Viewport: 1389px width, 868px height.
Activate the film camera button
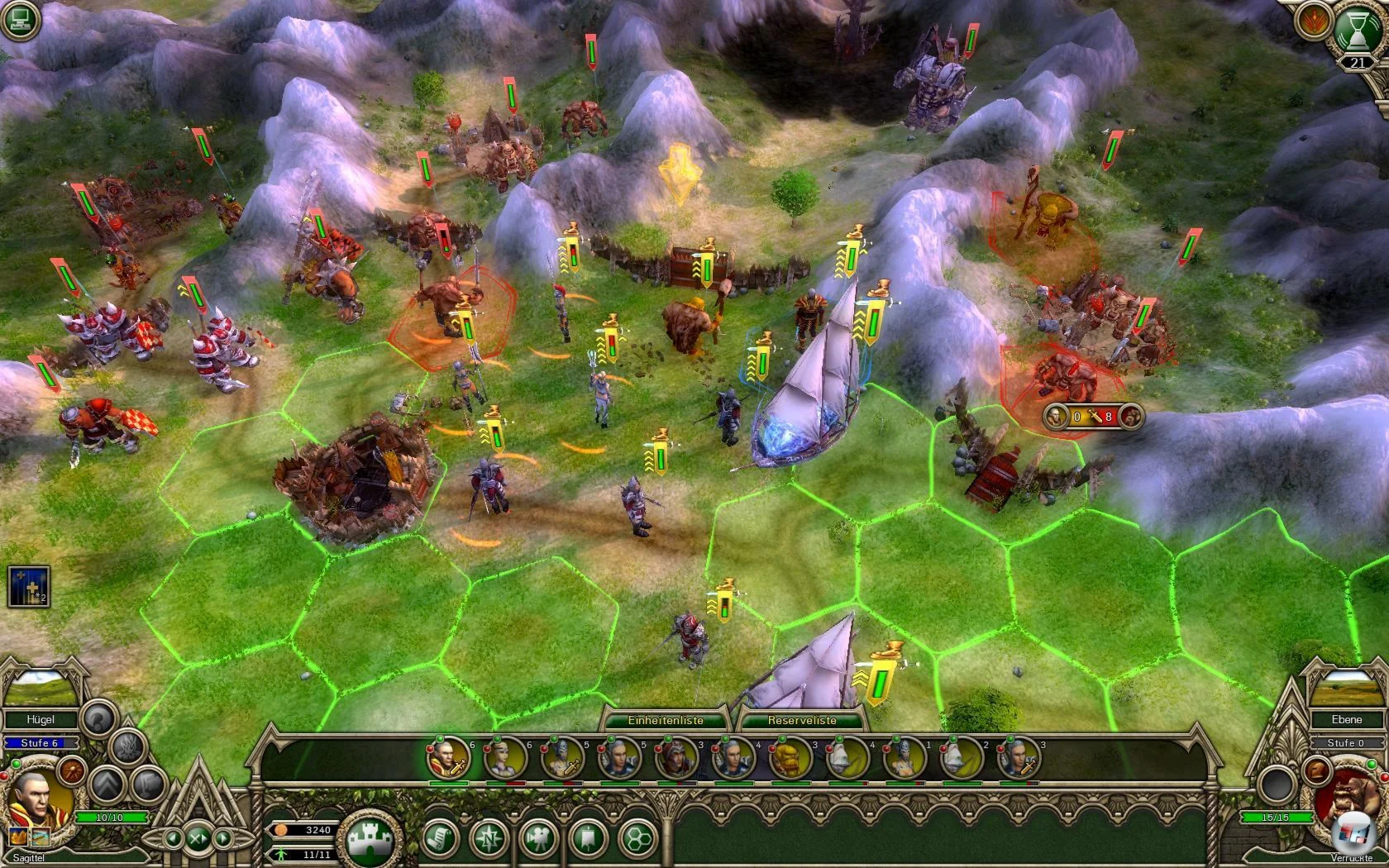pyautogui.click(x=538, y=839)
